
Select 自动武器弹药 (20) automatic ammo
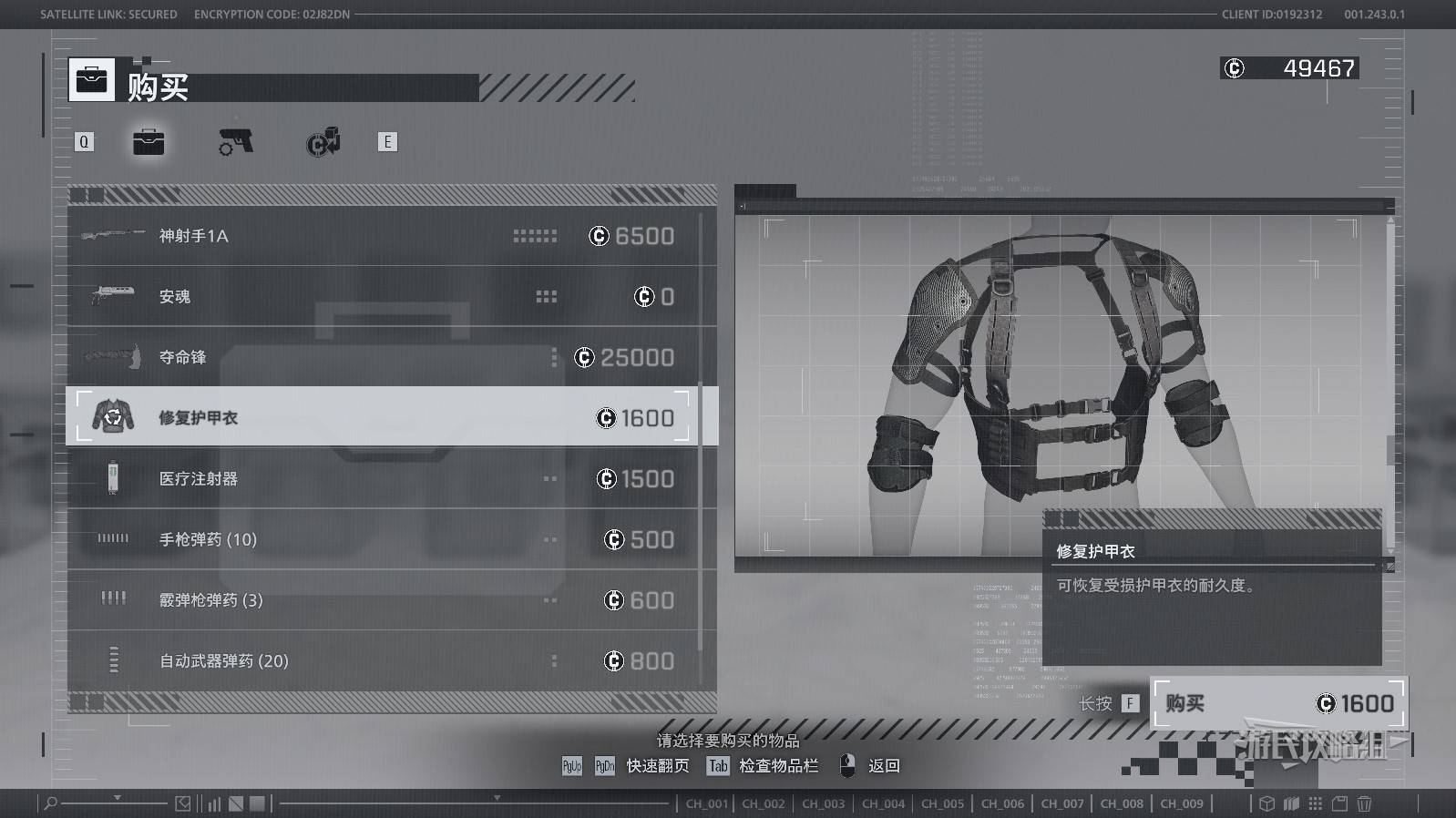[x=383, y=660]
